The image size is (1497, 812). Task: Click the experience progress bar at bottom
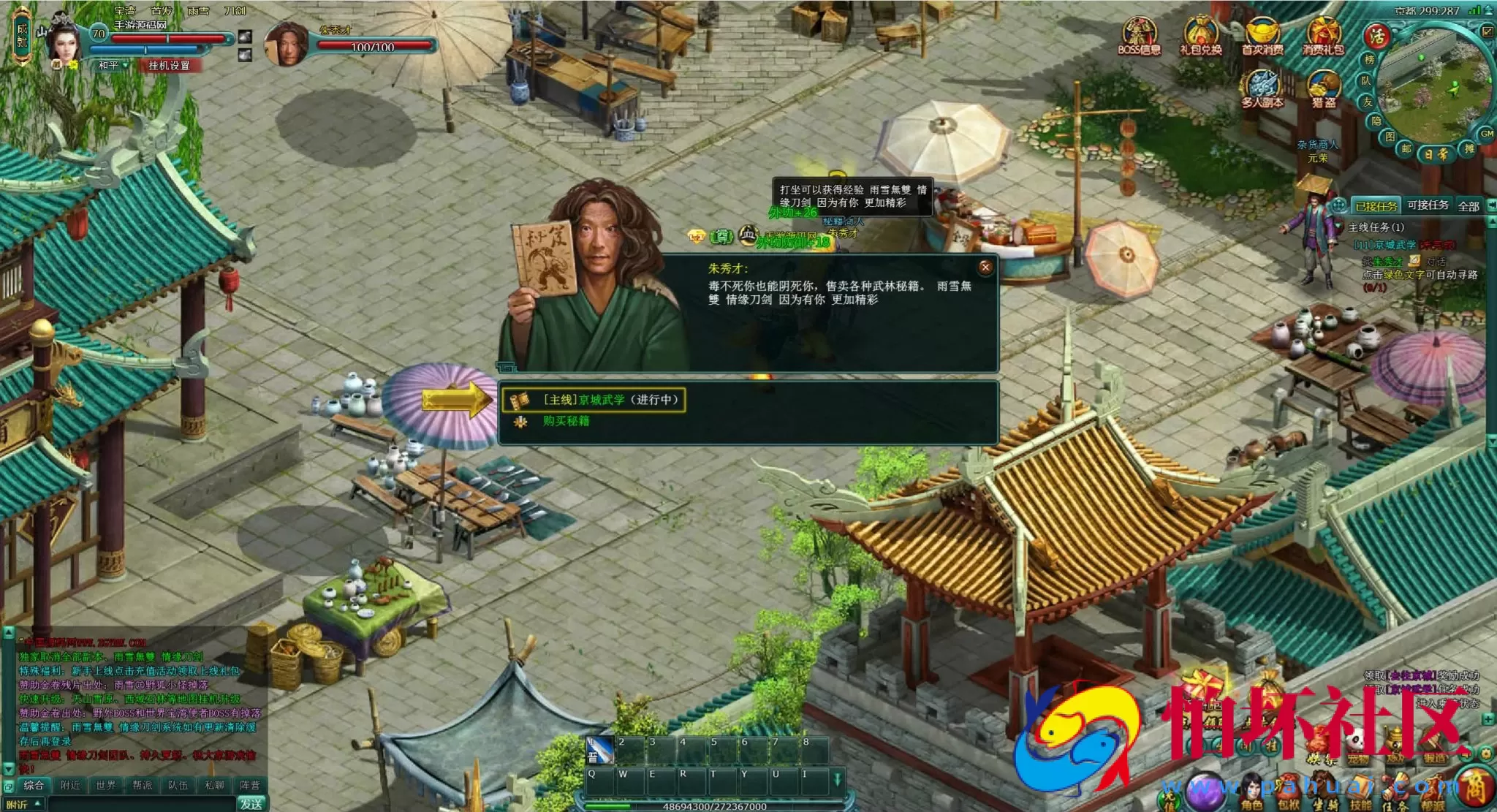coord(716,807)
